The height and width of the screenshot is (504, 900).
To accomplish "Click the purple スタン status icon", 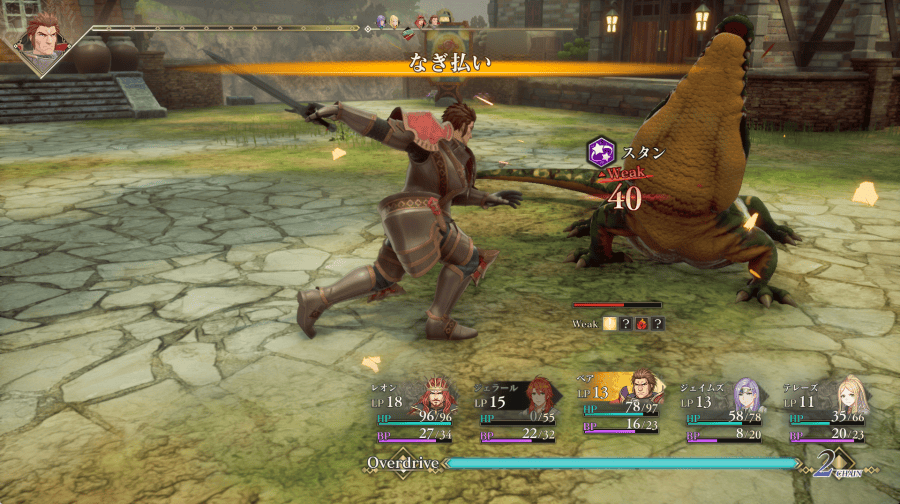I will 600,152.
